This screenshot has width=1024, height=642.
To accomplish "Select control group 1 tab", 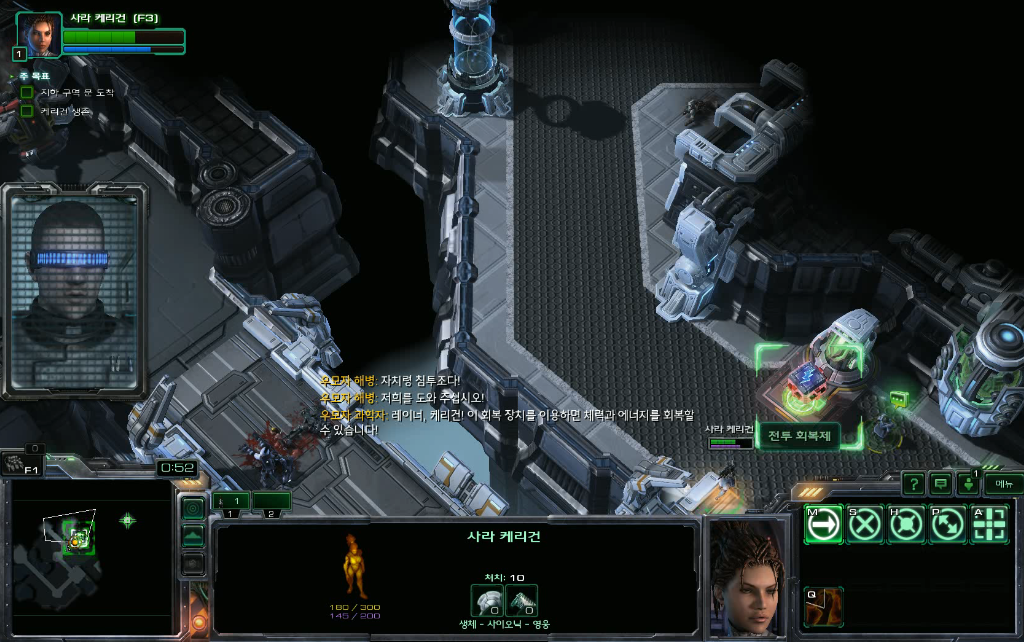I will [x=232, y=500].
